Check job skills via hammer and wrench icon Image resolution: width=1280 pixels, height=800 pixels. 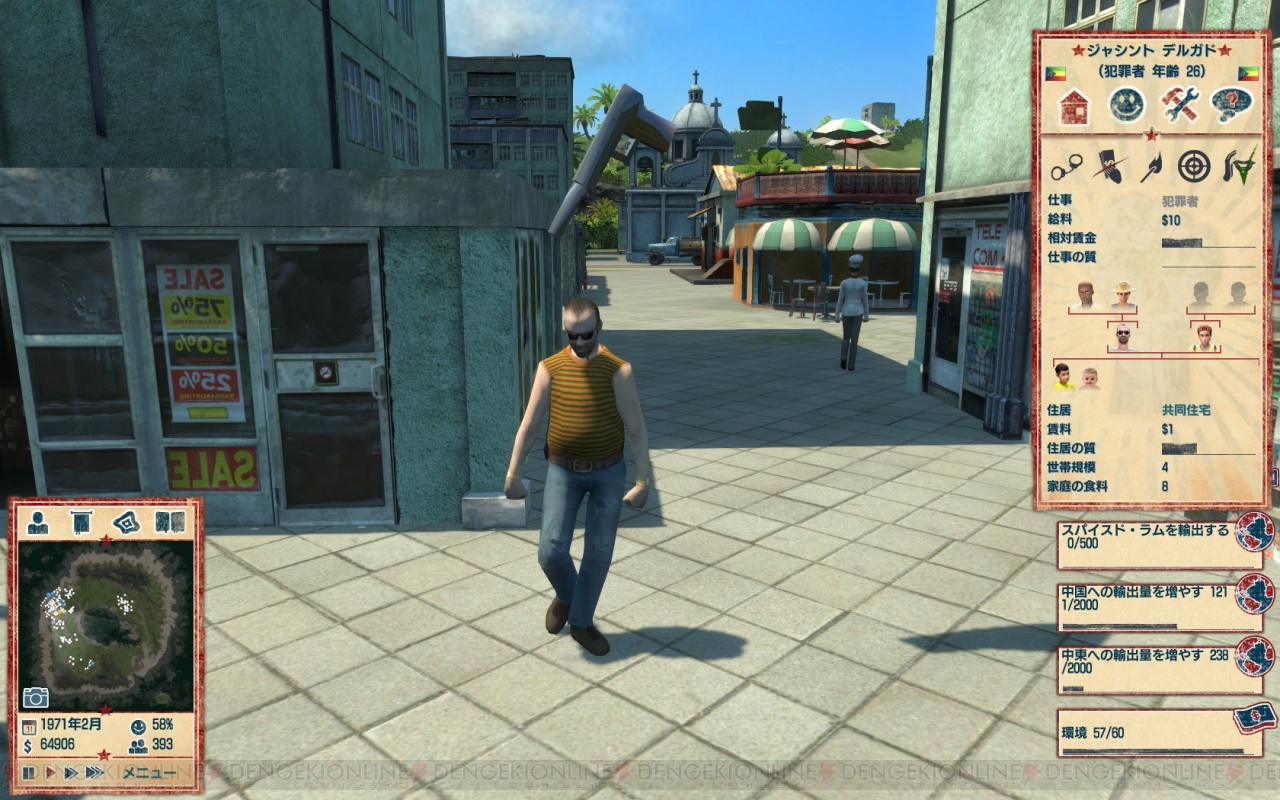(1179, 105)
